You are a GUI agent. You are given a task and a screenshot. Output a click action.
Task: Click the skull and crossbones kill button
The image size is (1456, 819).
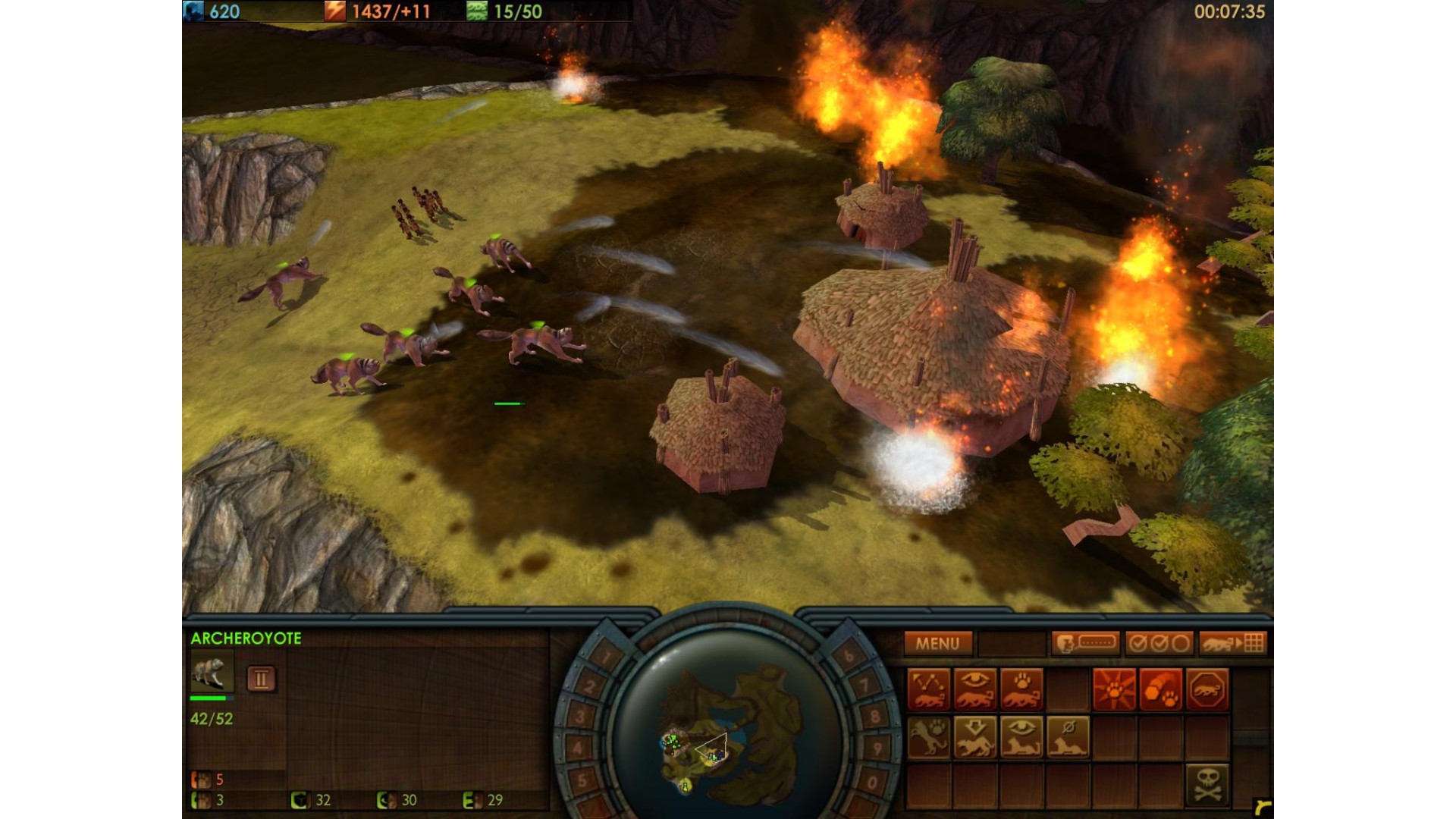pyautogui.click(x=1207, y=784)
